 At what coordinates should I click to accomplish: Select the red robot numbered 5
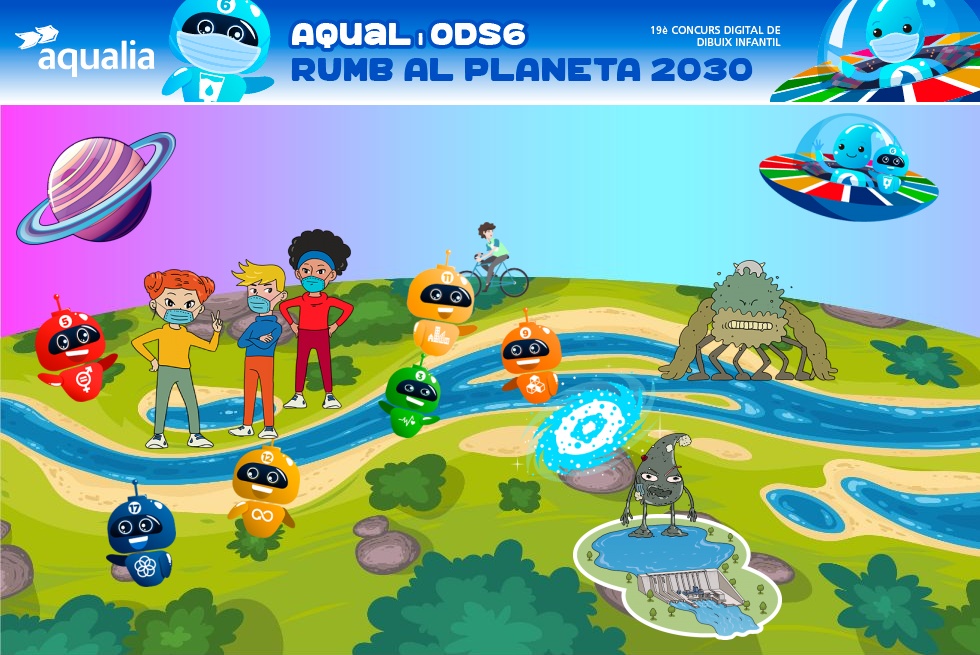(x=70, y=352)
